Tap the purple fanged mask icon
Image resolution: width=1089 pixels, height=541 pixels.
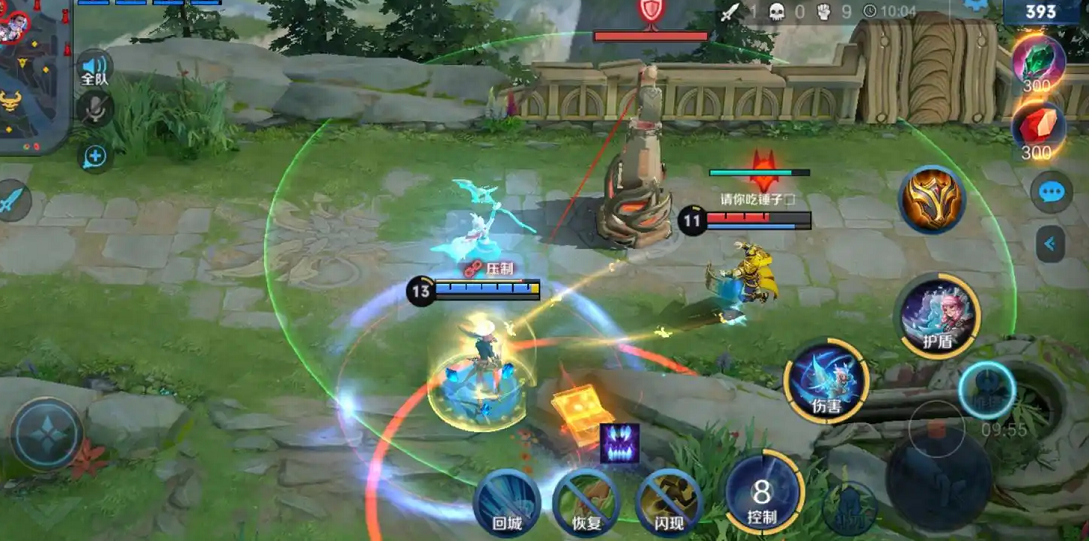click(620, 443)
